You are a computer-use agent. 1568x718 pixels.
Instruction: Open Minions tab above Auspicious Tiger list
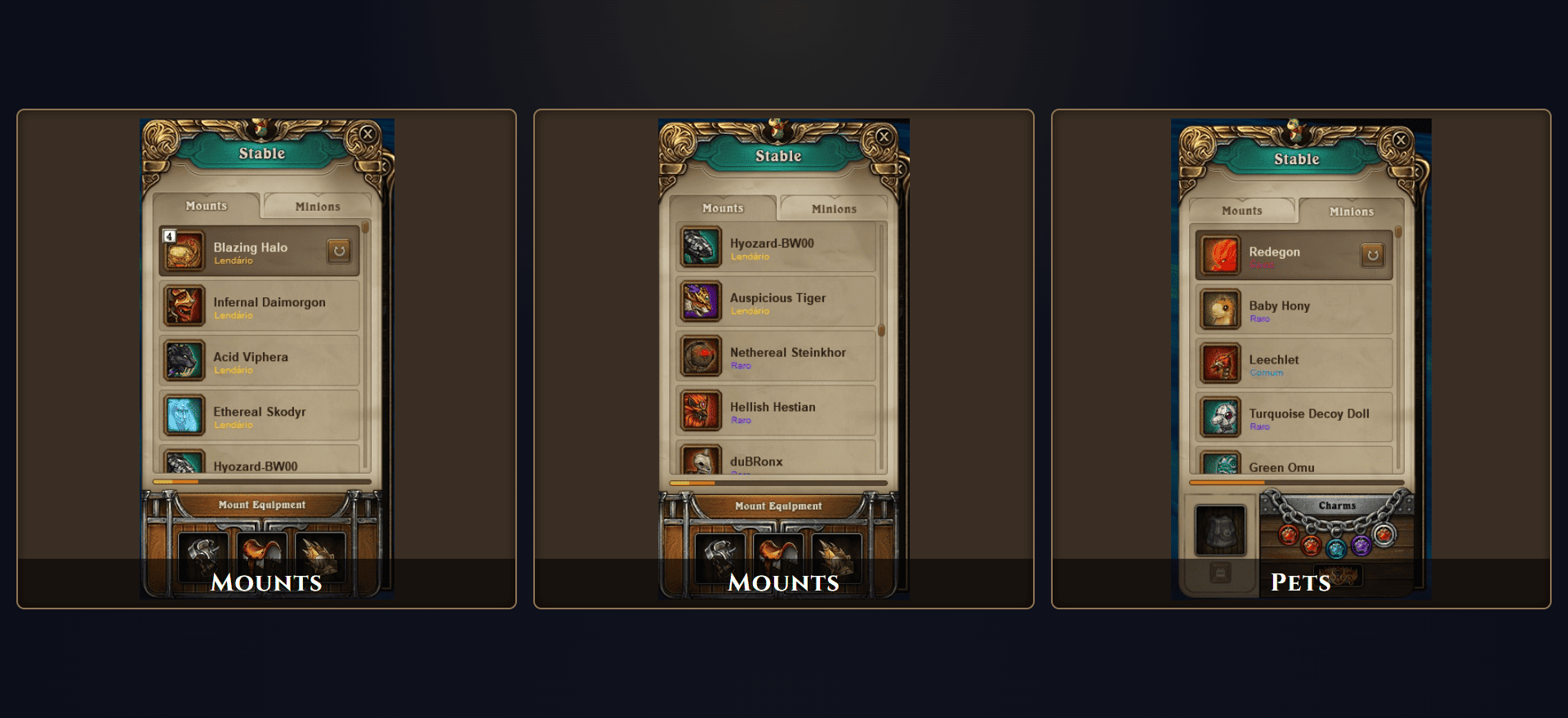click(x=834, y=209)
